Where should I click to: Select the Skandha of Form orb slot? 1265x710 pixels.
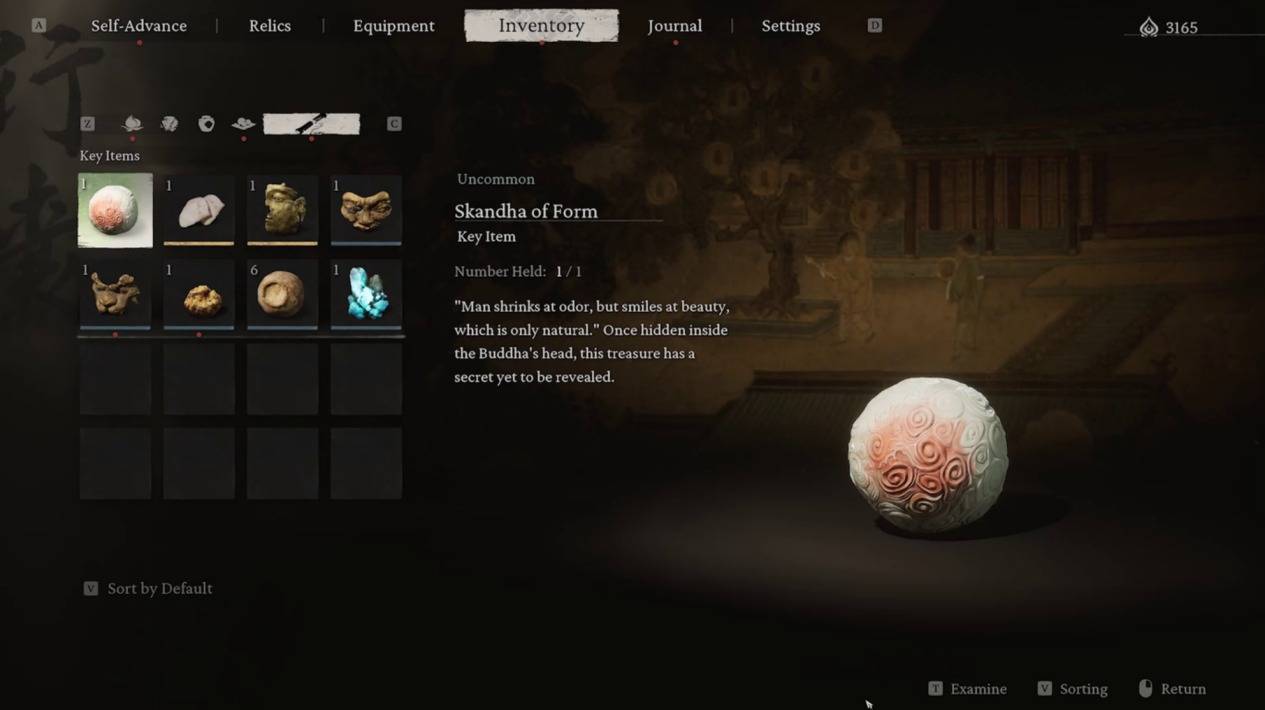point(116,210)
